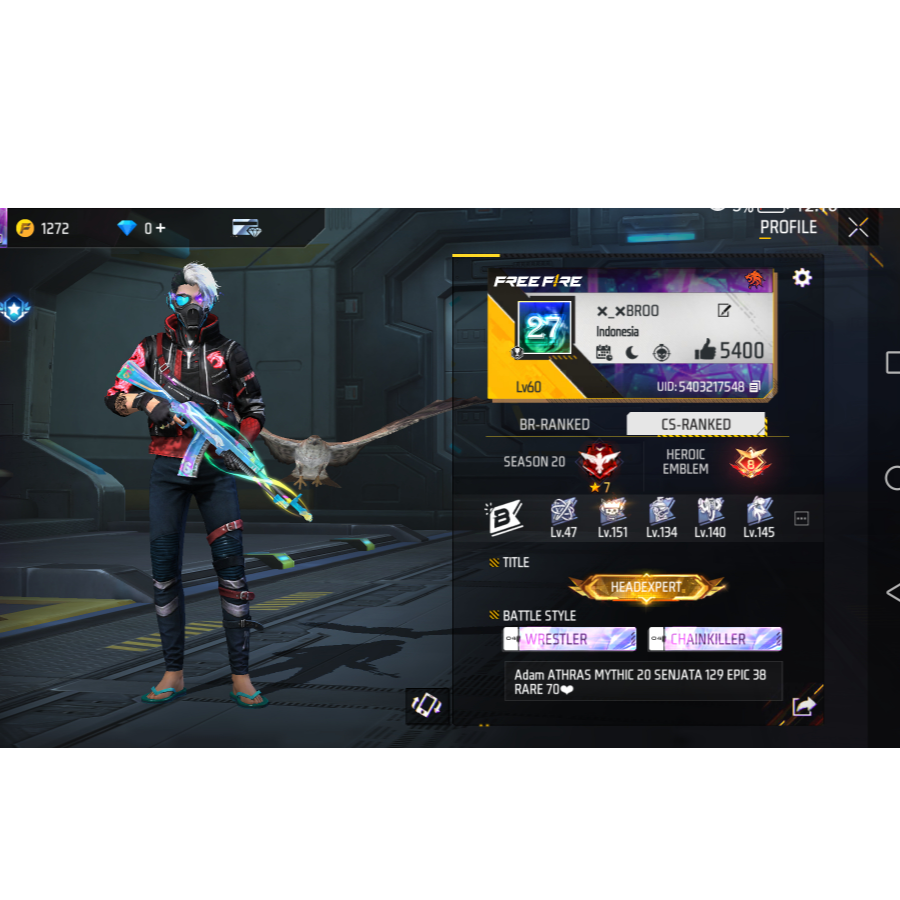This screenshot has height=900, width=900.
Task: Tap the Android back navigation button
Action: pos(892,592)
